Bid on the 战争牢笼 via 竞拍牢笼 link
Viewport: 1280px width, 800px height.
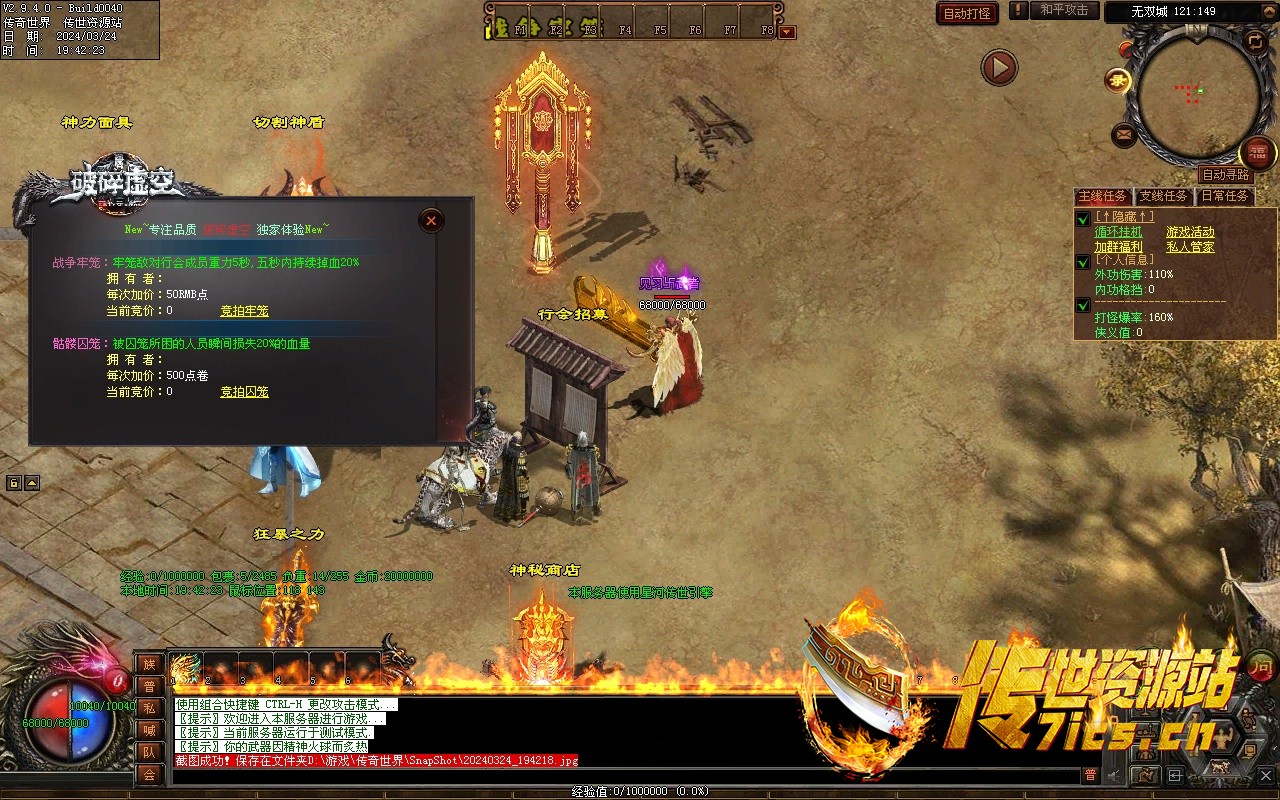[244, 311]
